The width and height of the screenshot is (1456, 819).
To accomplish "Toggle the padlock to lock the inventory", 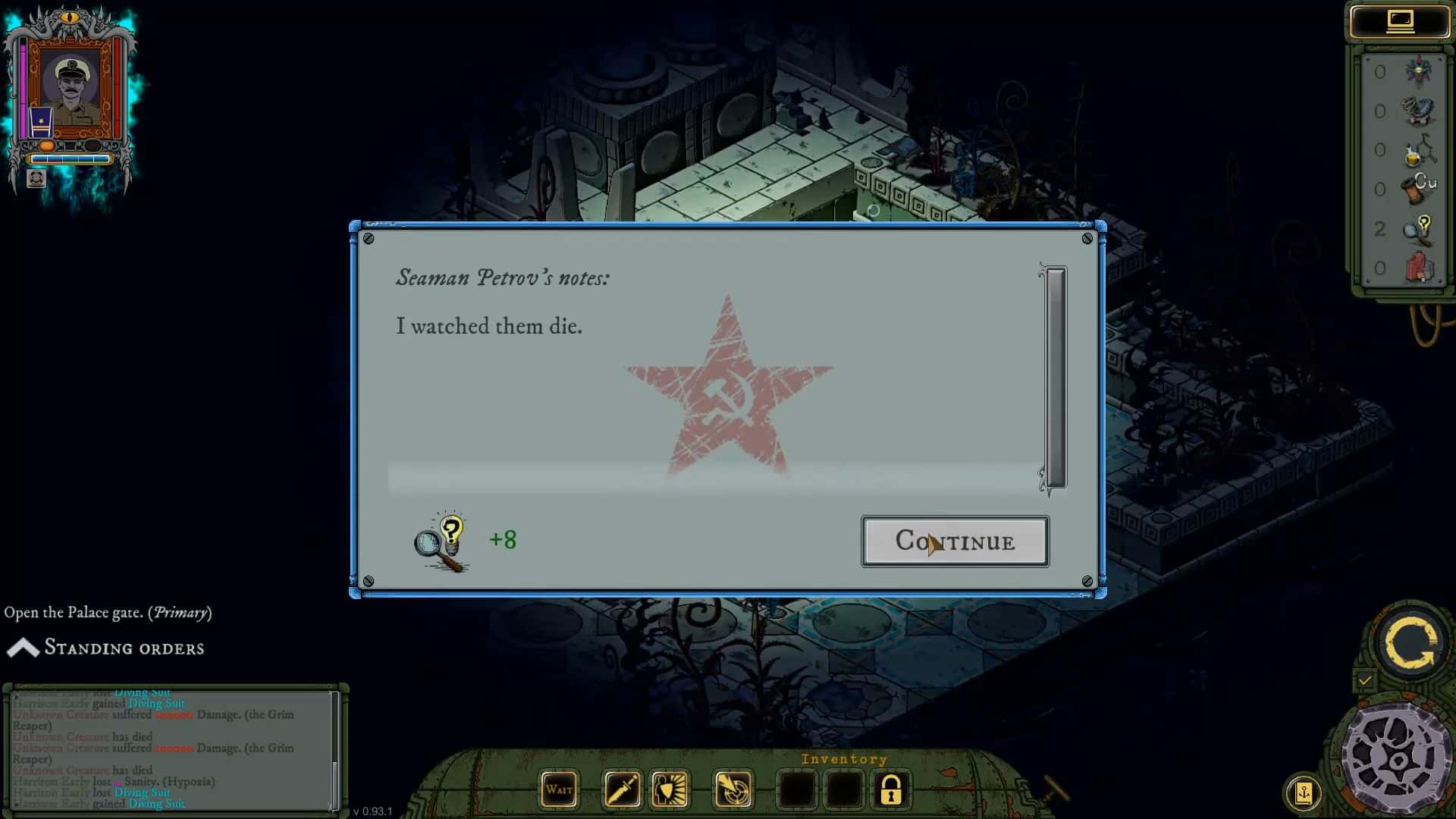I will [x=890, y=789].
